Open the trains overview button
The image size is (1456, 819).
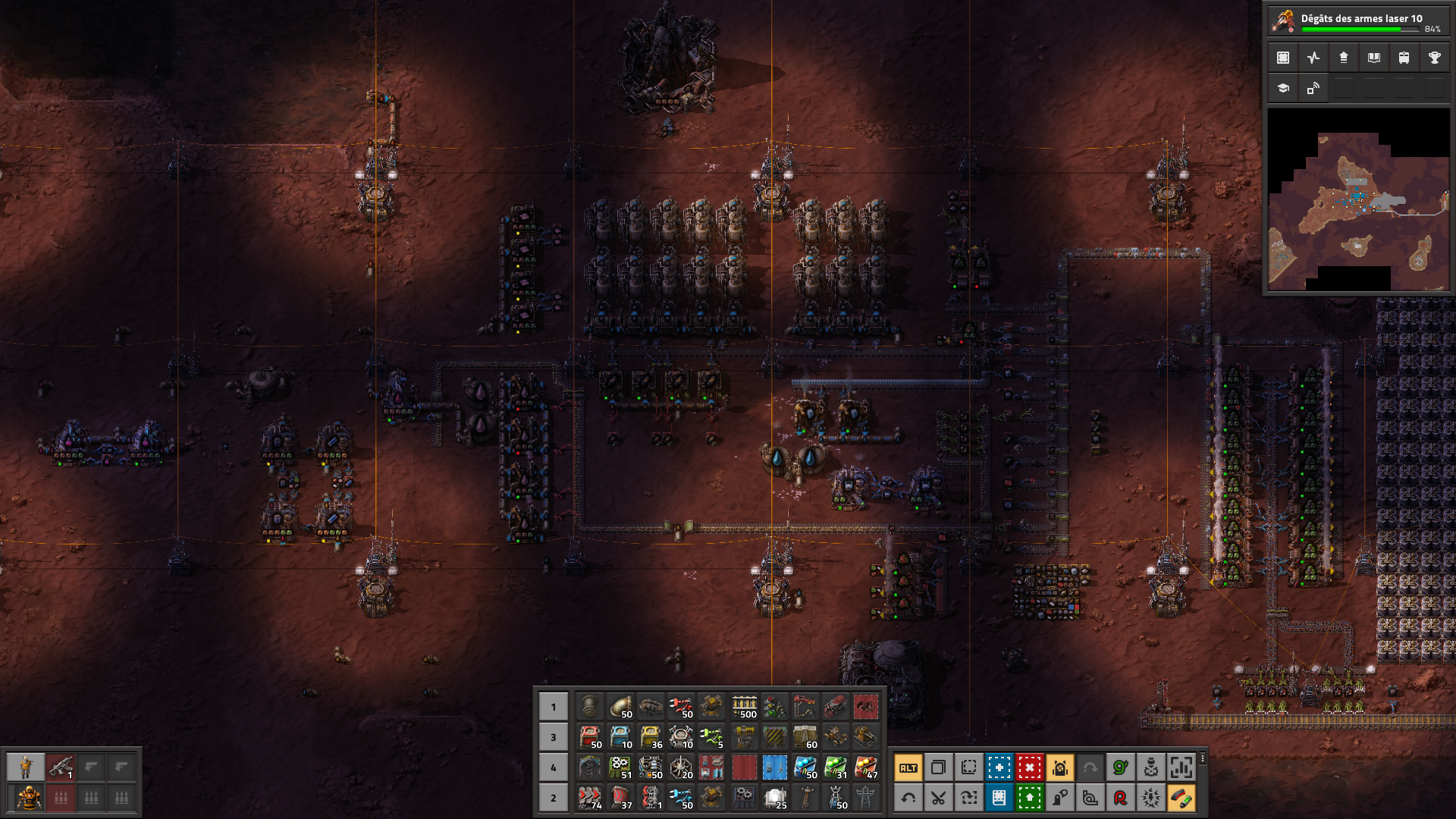[x=1404, y=58]
